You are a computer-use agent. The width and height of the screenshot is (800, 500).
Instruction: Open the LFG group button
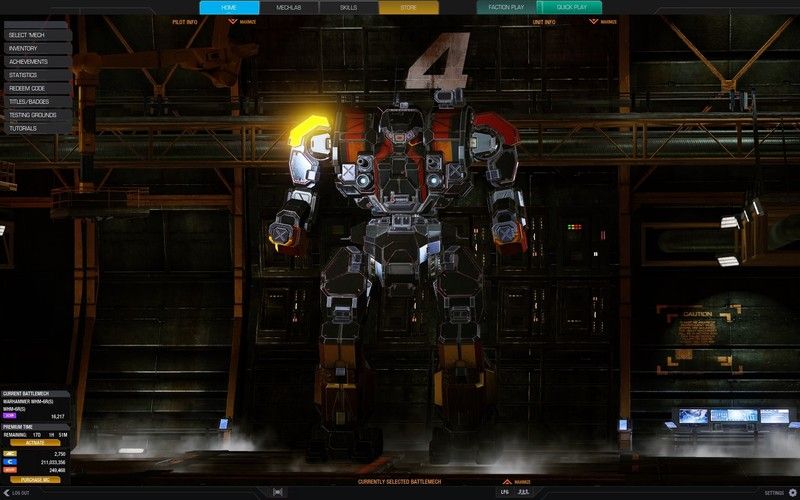[505, 492]
